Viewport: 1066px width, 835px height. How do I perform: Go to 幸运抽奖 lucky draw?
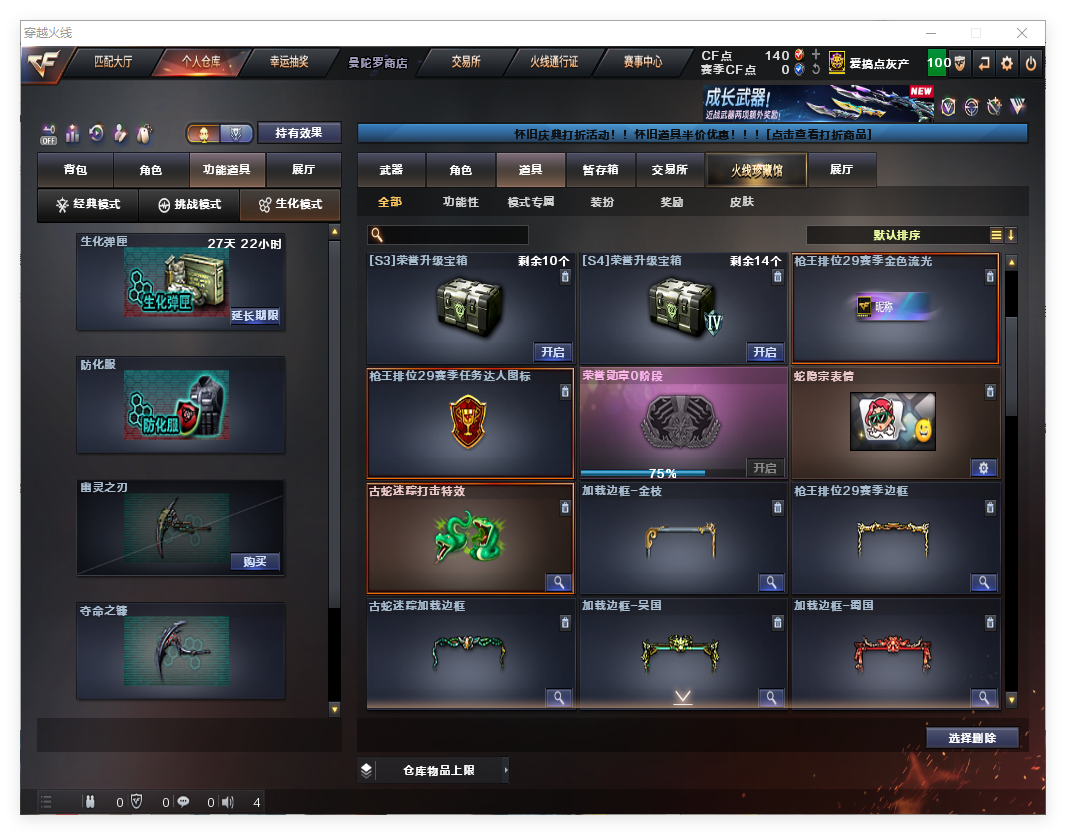(289, 62)
